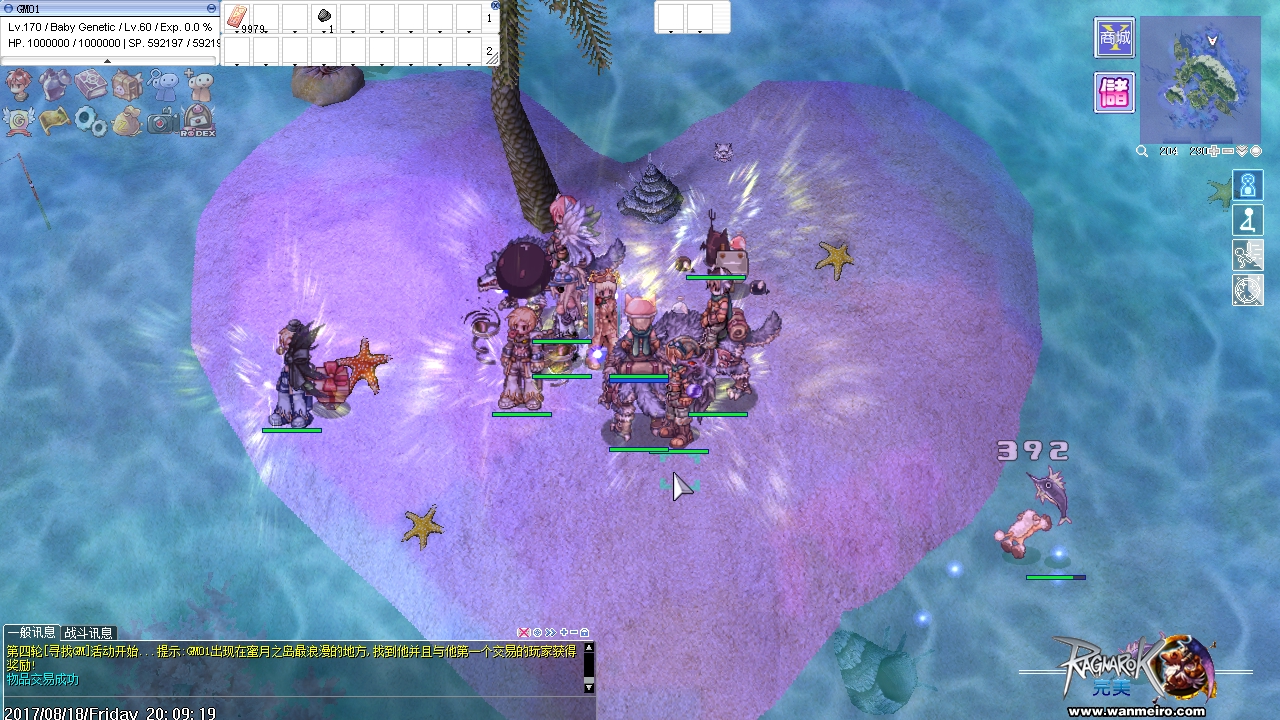The height and width of the screenshot is (720, 1280).
Task: Open the character status icon
Action: click(19, 86)
